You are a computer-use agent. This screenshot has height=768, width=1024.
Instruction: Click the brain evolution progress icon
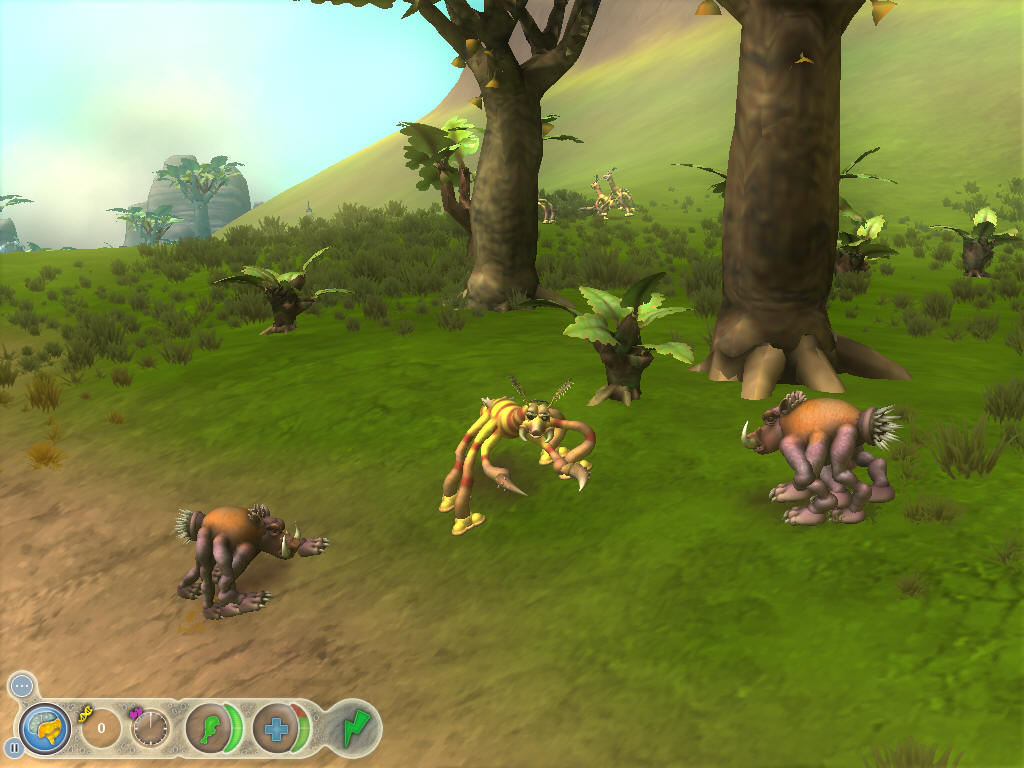[x=45, y=728]
